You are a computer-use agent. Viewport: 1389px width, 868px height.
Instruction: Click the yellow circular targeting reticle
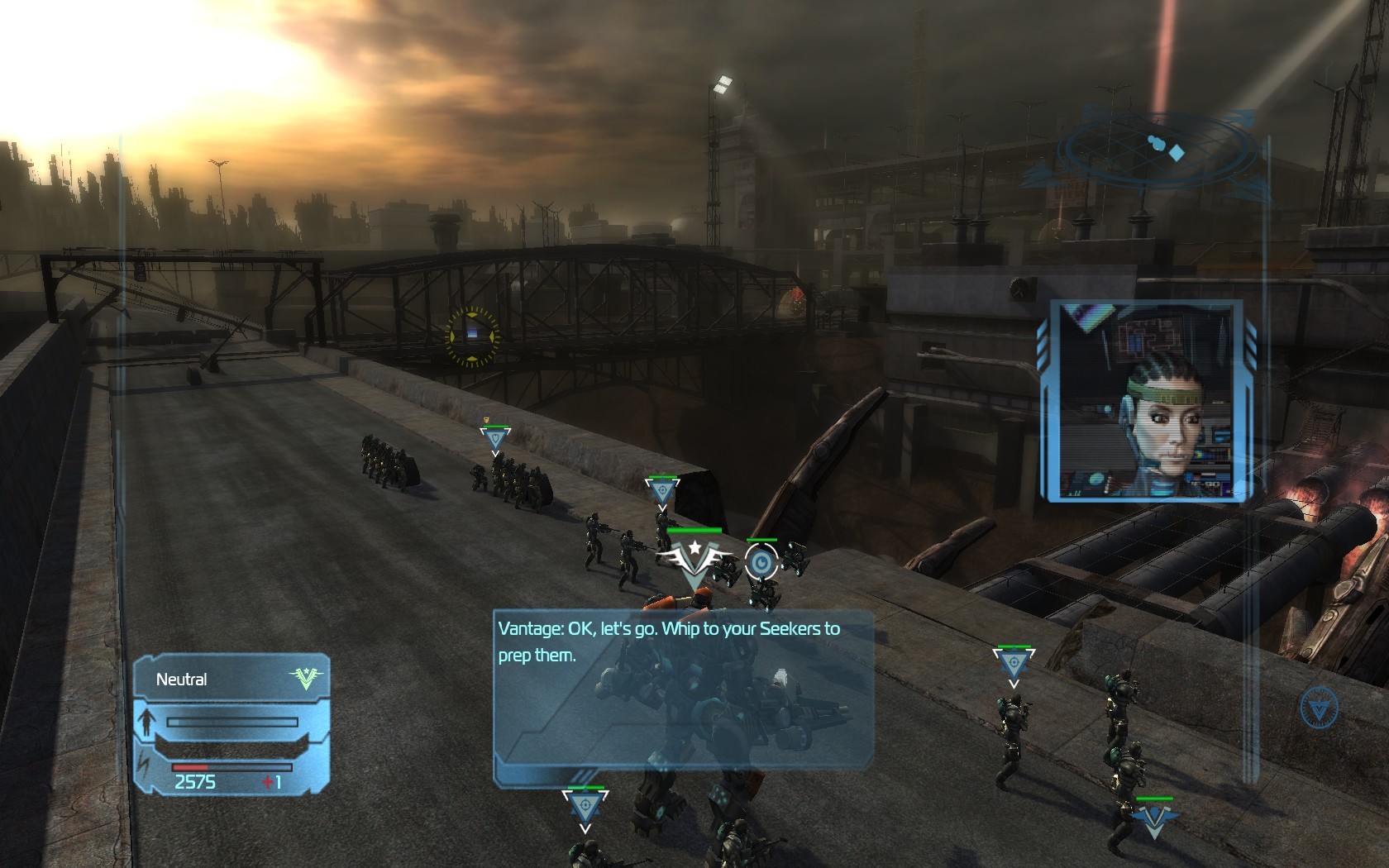tap(472, 335)
